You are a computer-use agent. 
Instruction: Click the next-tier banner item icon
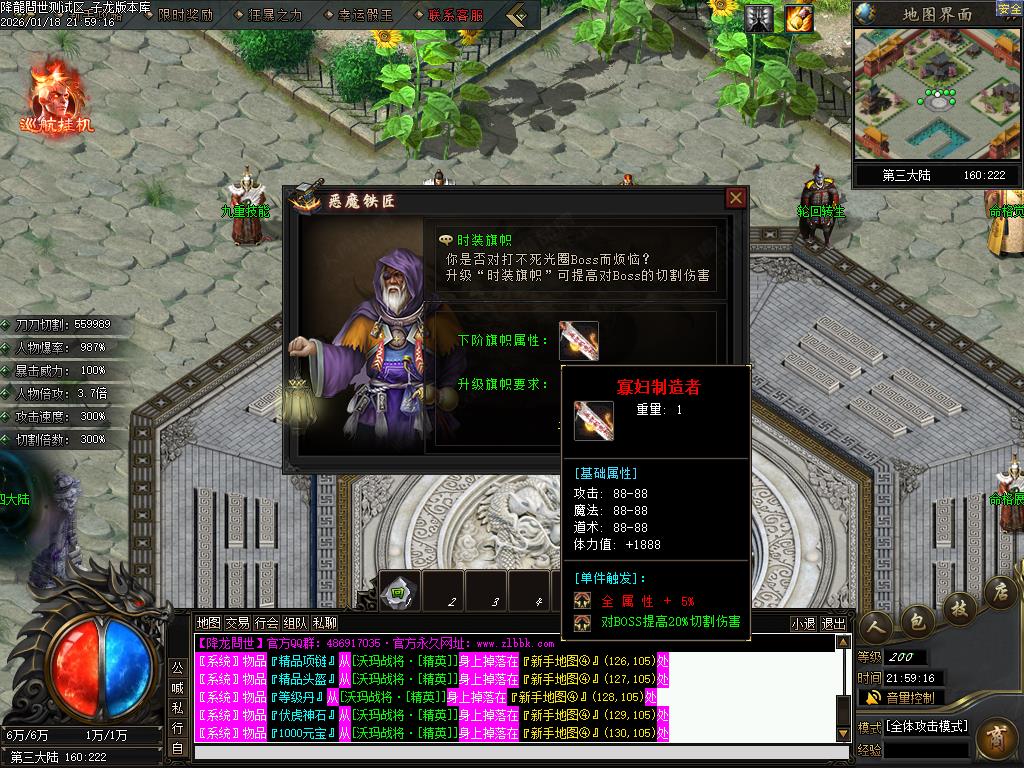point(579,341)
